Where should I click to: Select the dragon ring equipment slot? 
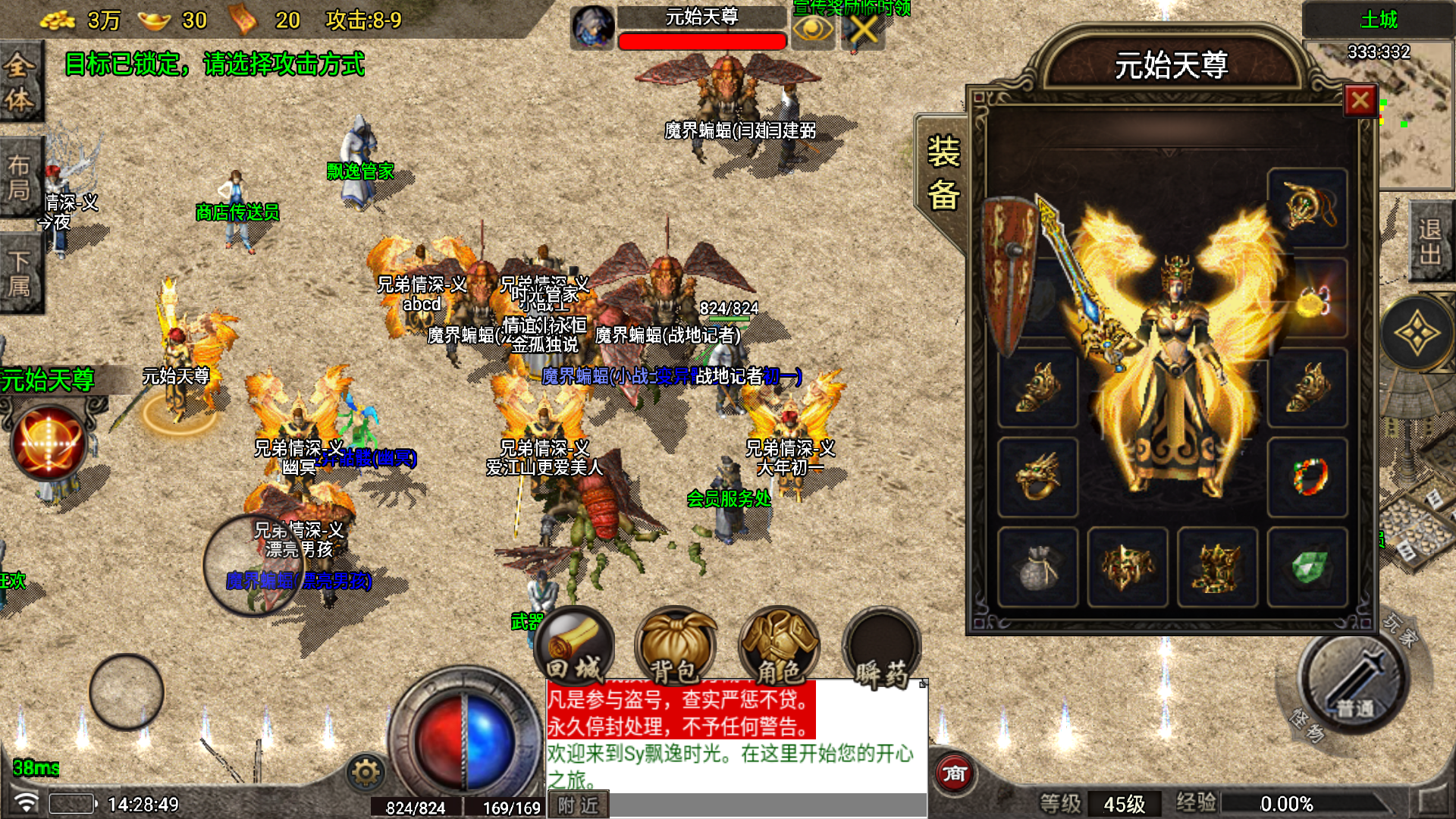pos(1037,477)
